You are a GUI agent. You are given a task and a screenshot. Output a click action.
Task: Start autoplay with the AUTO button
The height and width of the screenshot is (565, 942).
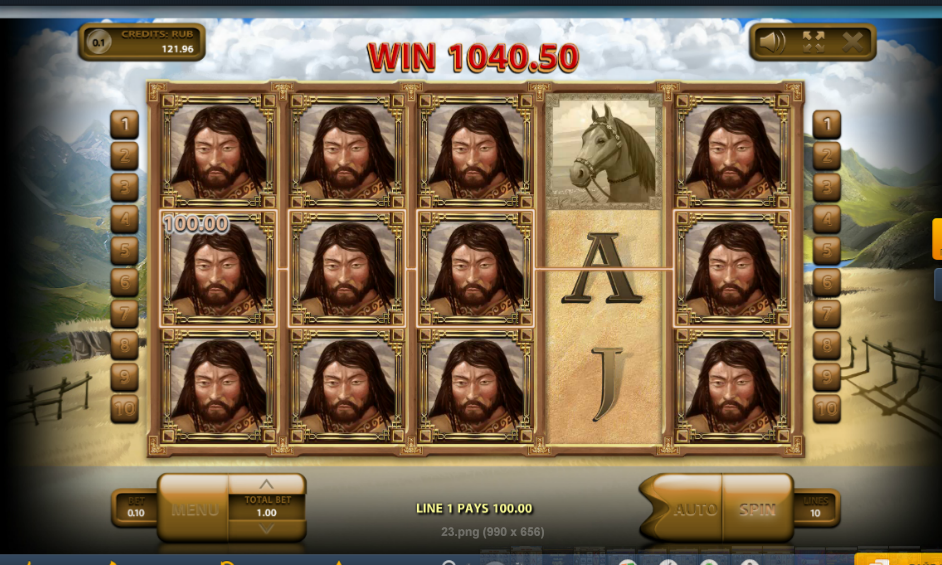click(693, 509)
